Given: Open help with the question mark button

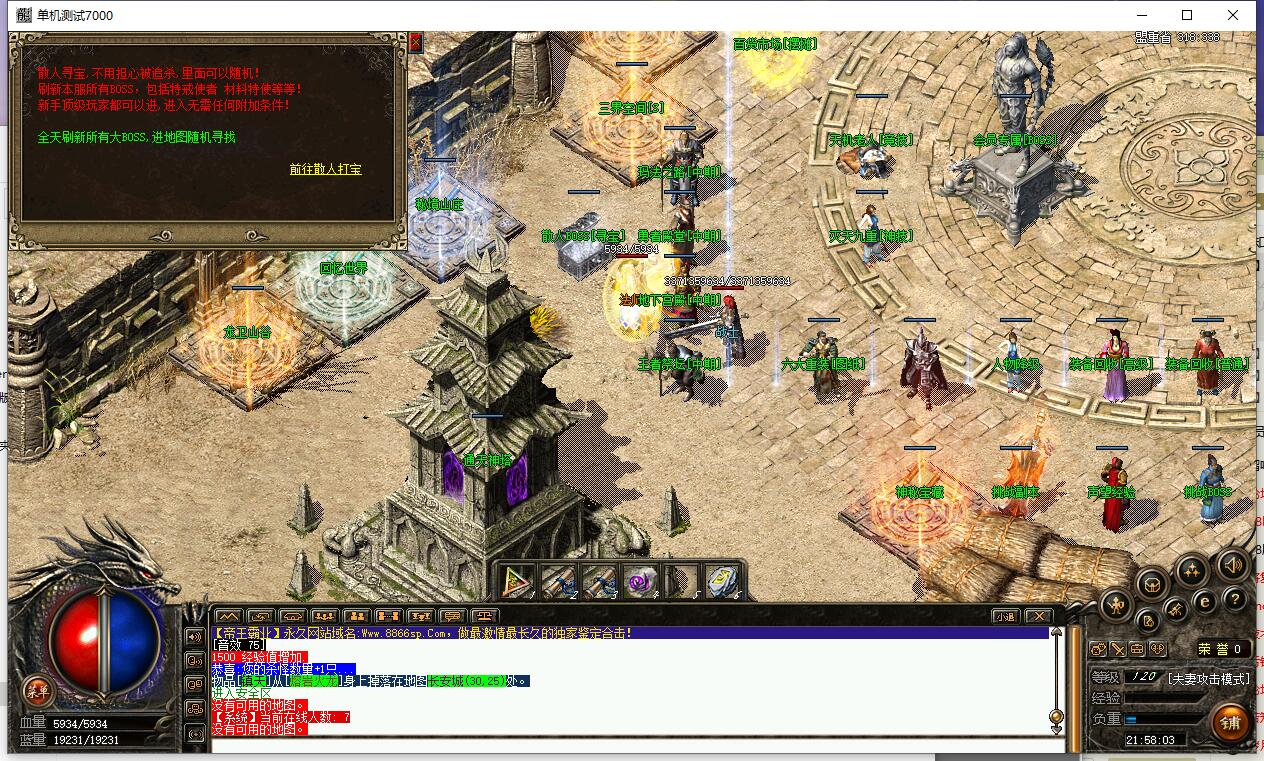Looking at the screenshot, I should coord(1235,600).
